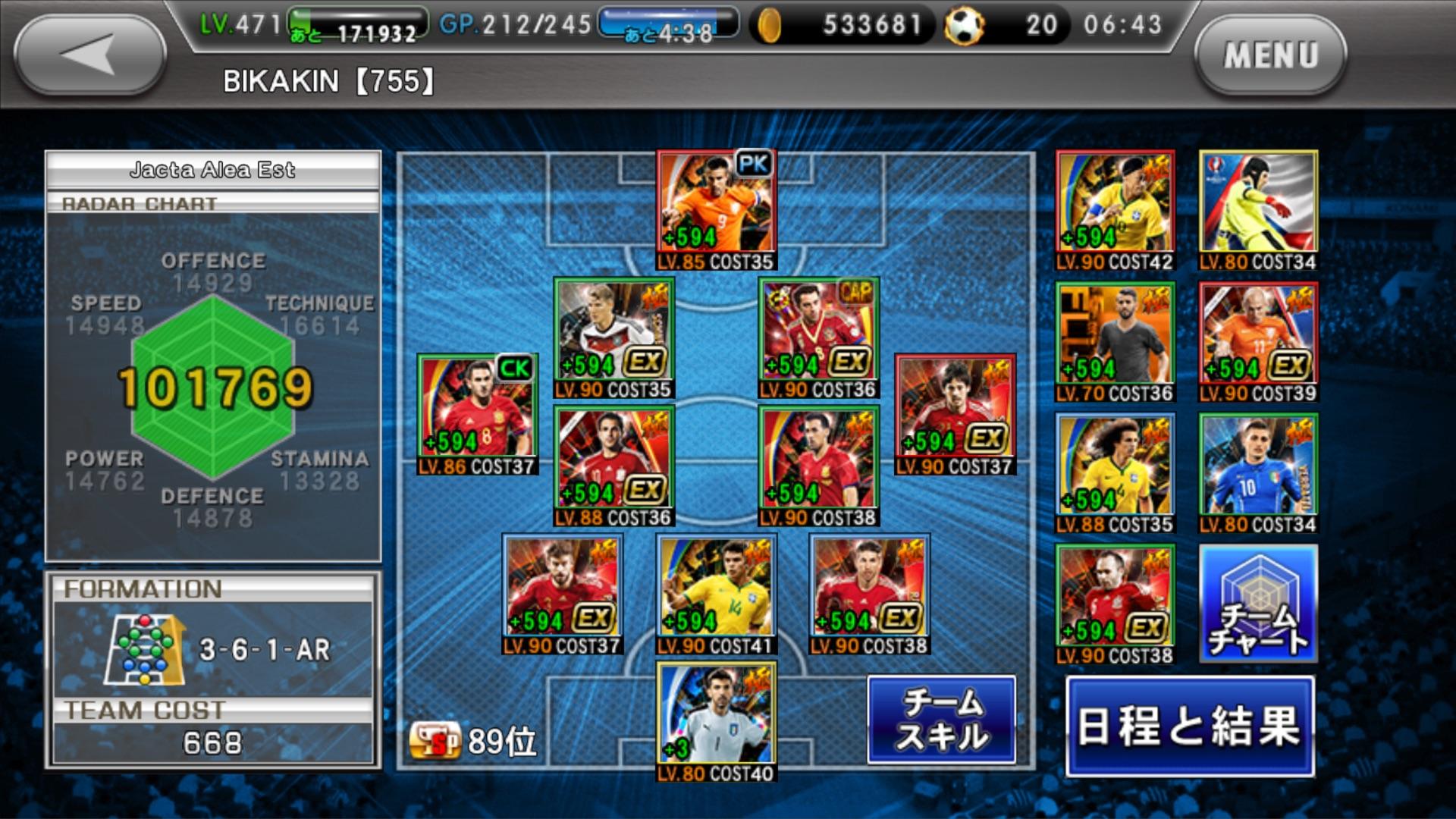Choose the bench card with COST42
Screen dimensions: 1456x819
click(x=1115, y=209)
